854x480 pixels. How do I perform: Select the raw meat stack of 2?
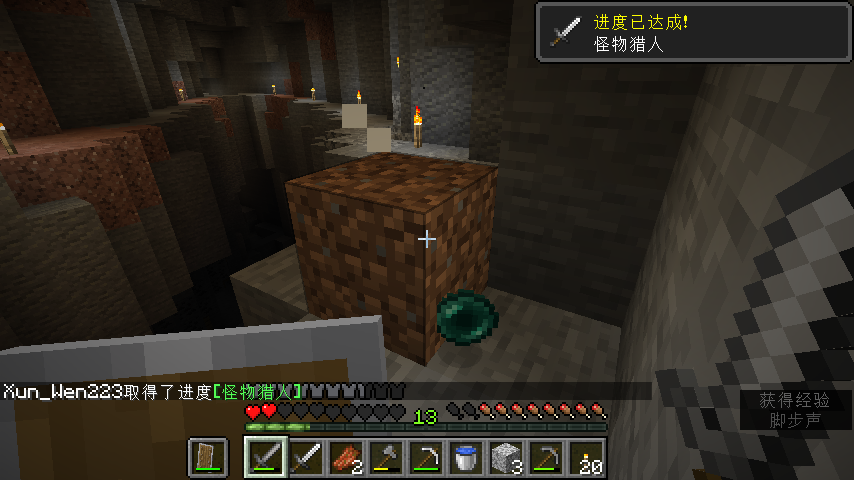pos(346,458)
